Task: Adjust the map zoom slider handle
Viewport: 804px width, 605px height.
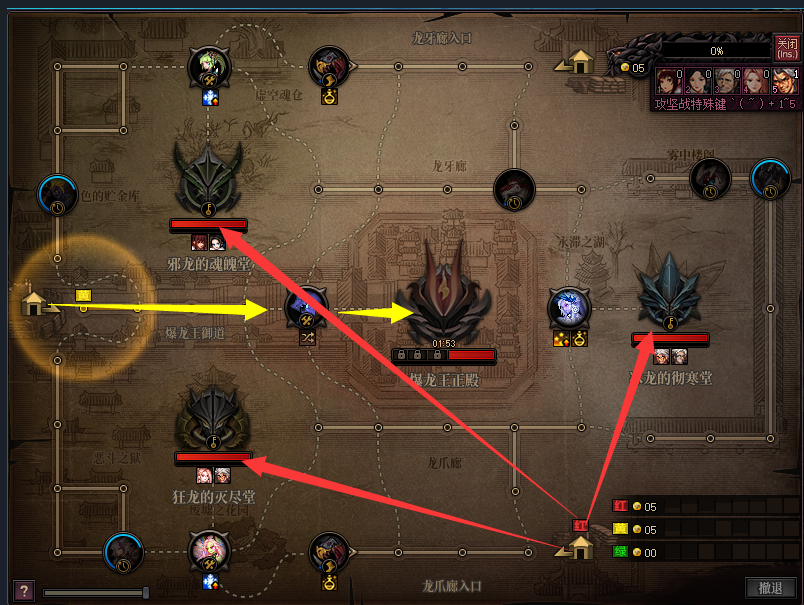Action: [146, 592]
